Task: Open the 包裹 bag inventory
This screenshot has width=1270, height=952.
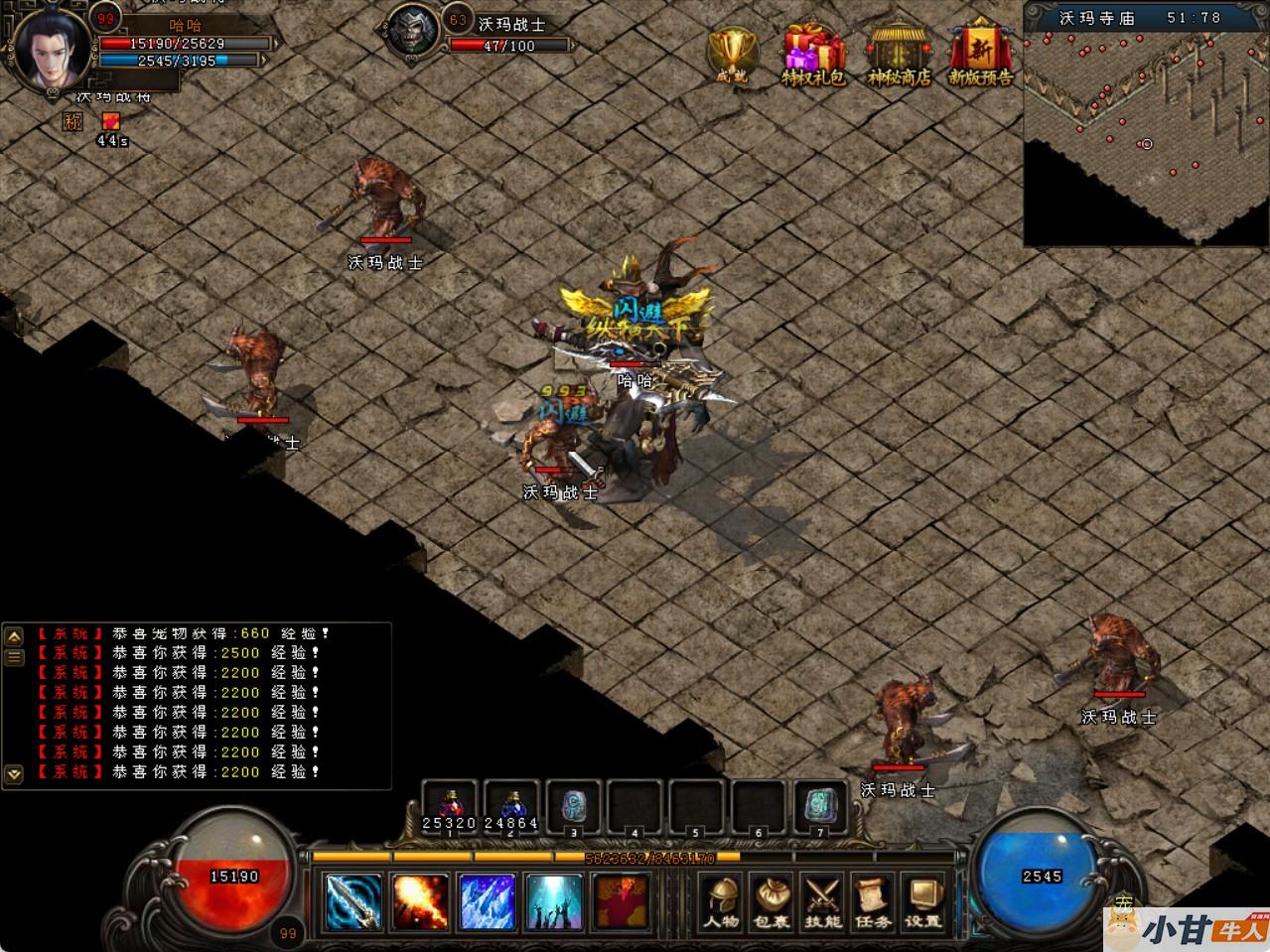Action: [x=771, y=900]
